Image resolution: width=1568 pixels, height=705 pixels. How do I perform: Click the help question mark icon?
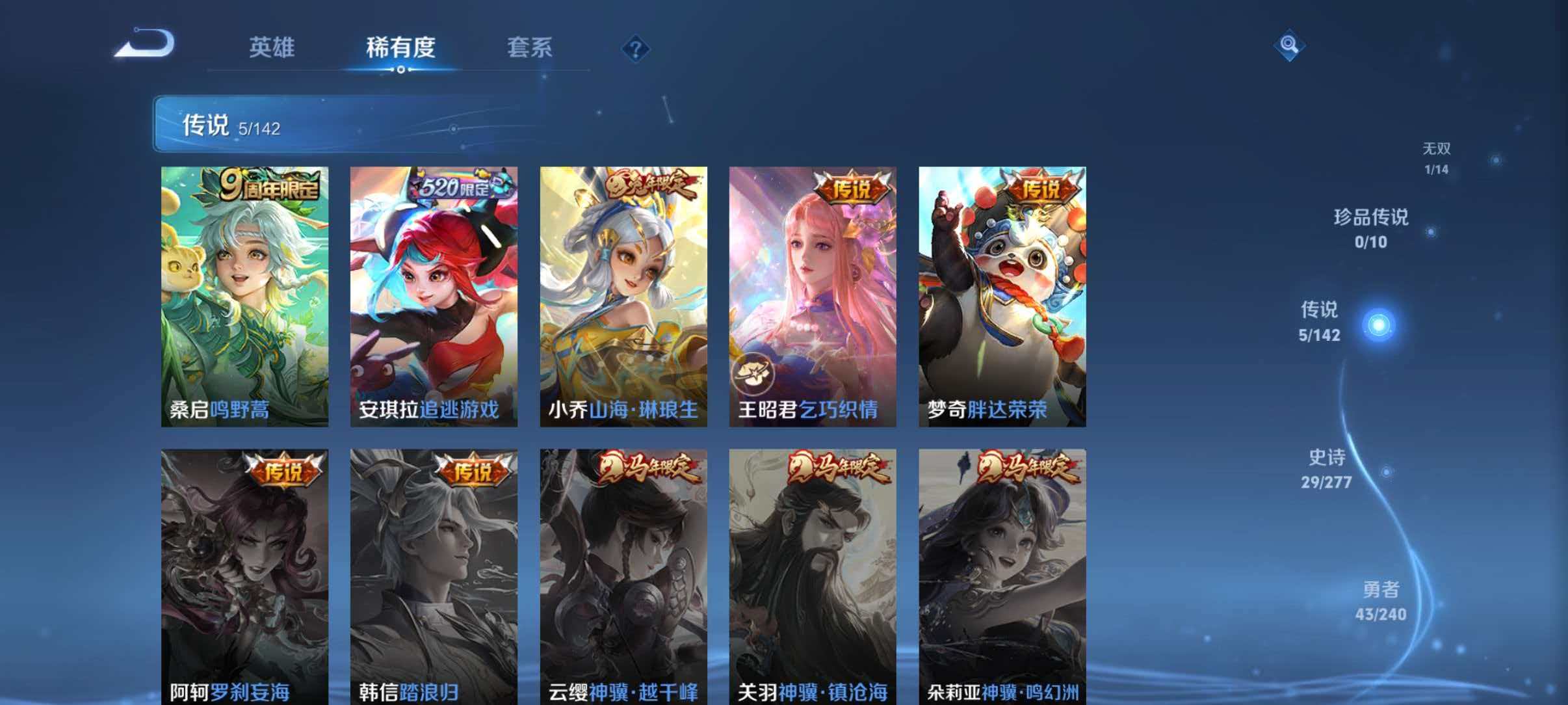tap(636, 49)
